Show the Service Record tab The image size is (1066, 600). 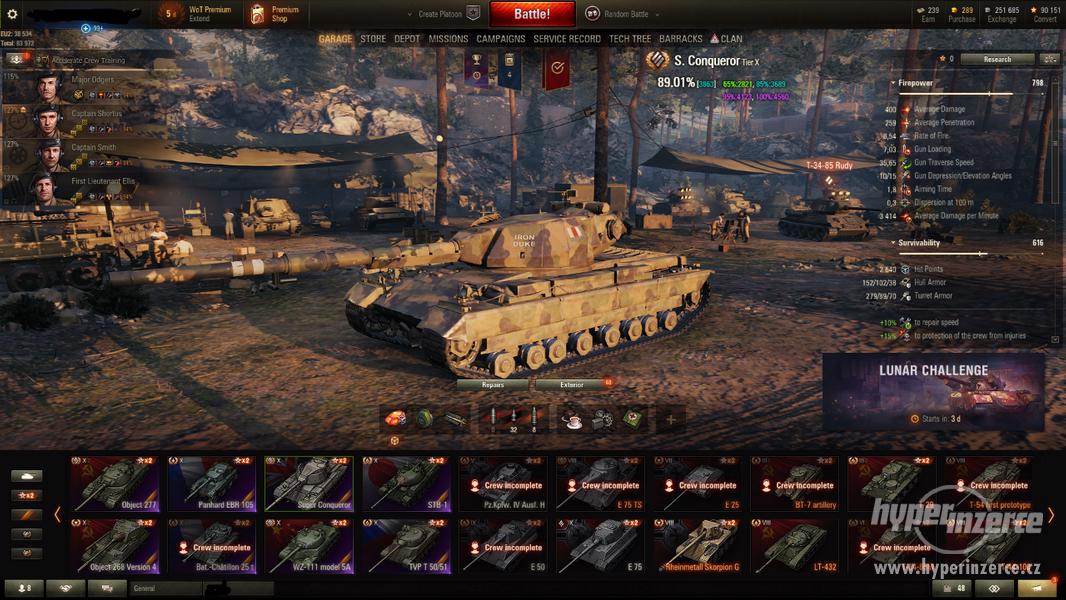567,39
